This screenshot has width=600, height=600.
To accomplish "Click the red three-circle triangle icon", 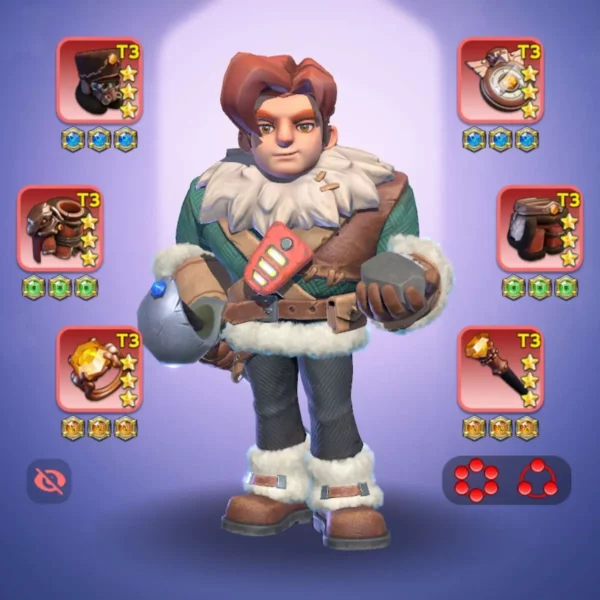I will [x=537, y=480].
